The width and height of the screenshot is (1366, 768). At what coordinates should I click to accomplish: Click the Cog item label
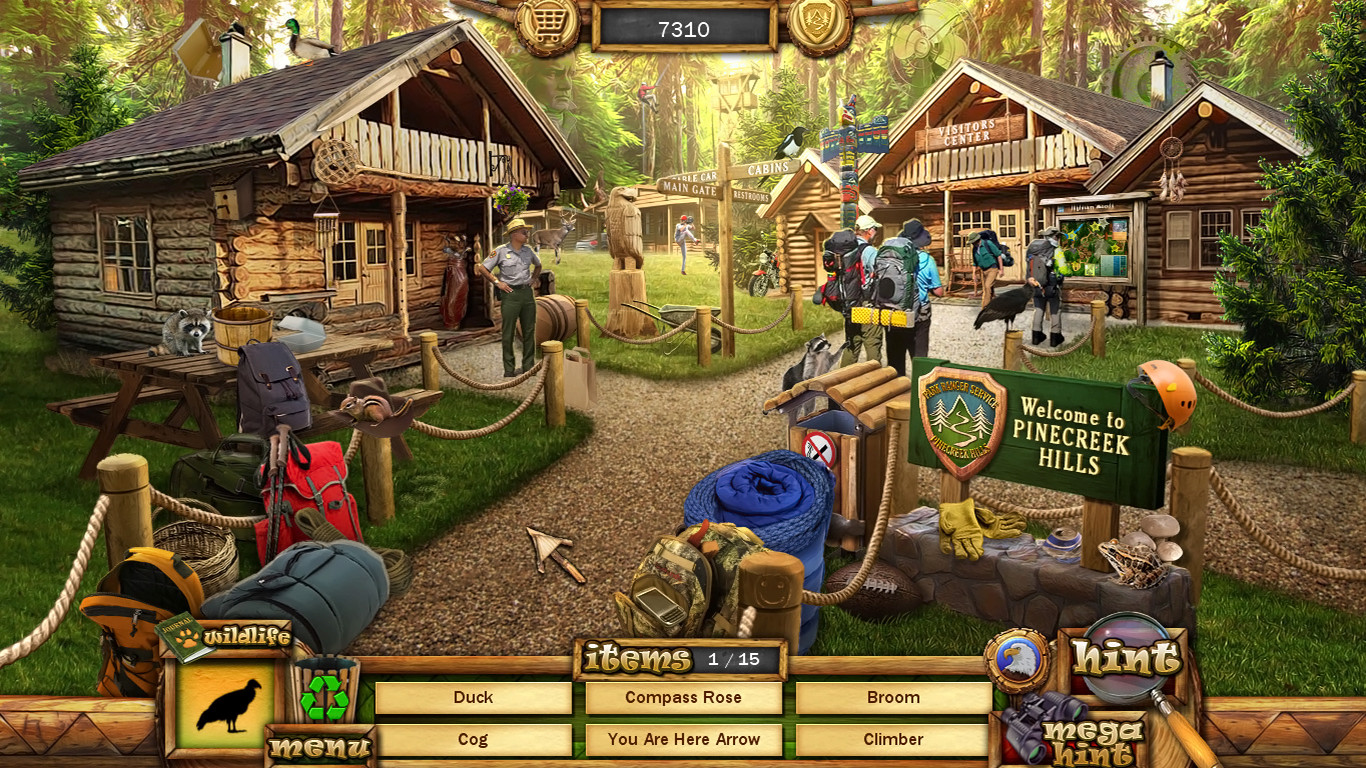(x=473, y=739)
